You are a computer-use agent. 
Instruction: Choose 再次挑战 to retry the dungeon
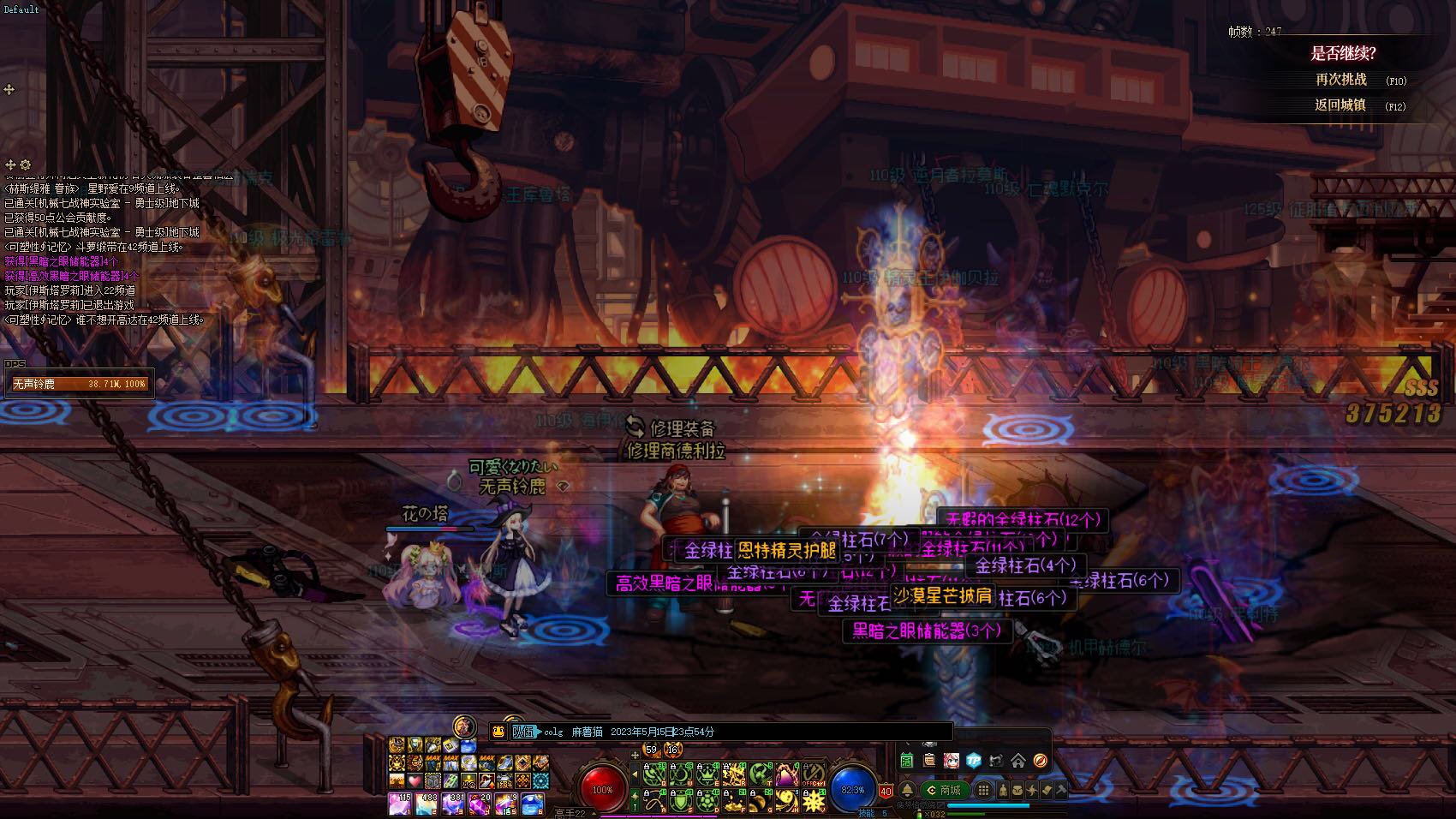1341,80
